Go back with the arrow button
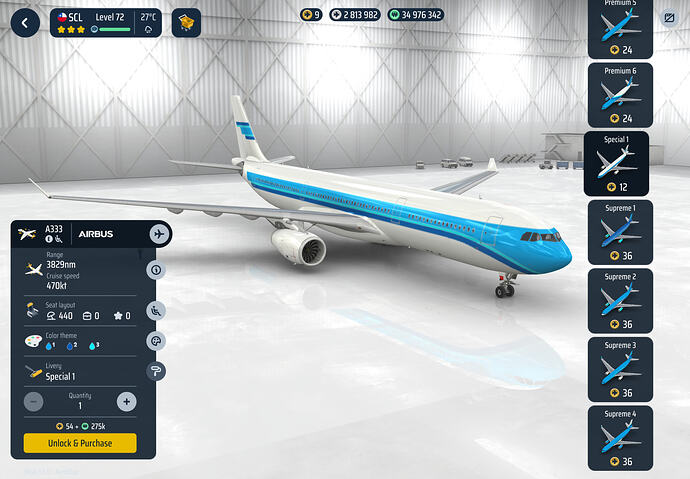 tap(23, 22)
